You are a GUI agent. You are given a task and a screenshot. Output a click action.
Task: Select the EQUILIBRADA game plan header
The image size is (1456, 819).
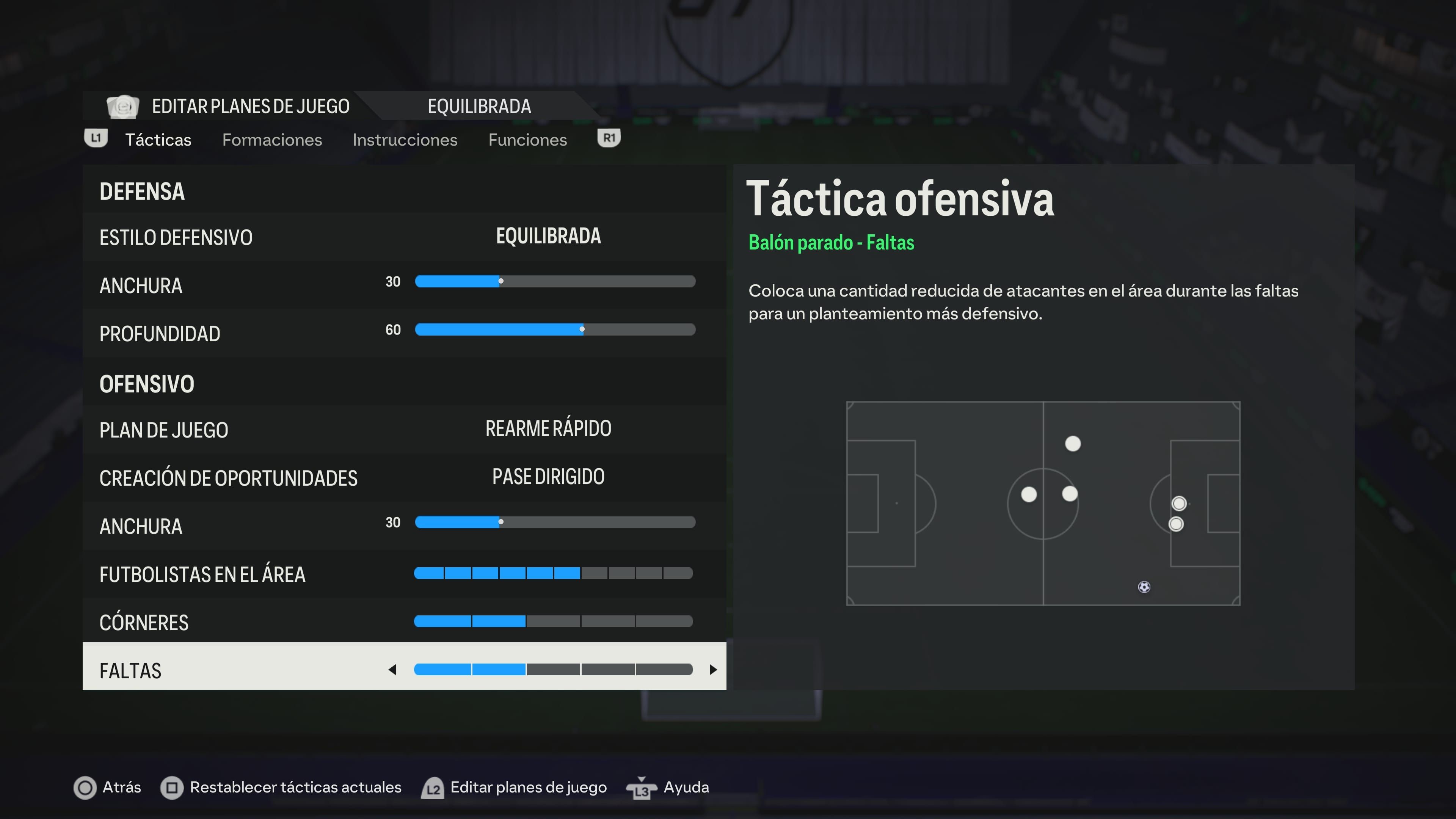(479, 106)
